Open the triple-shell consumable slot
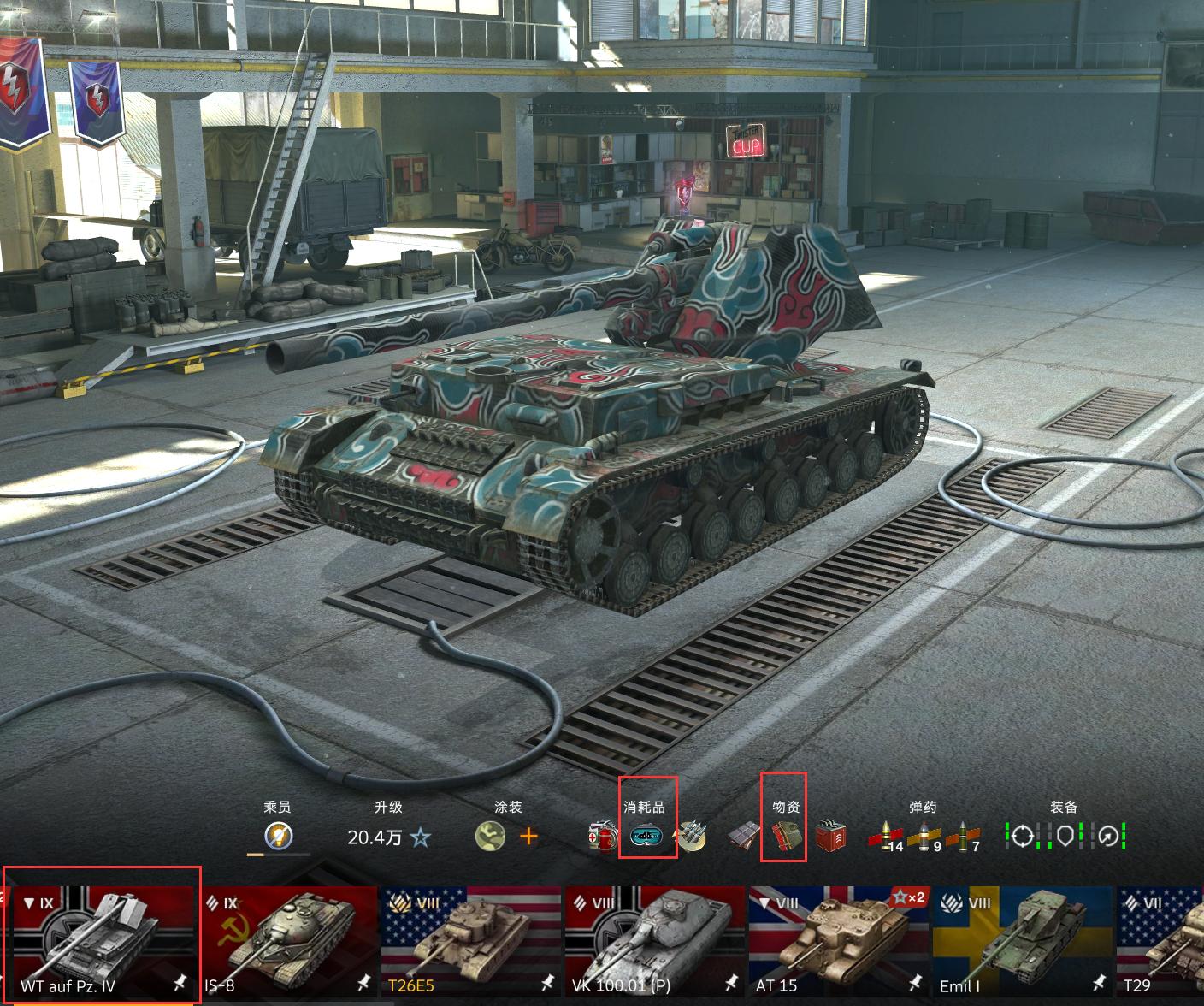Screen dimensions: 1204x1006 [692, 837]
